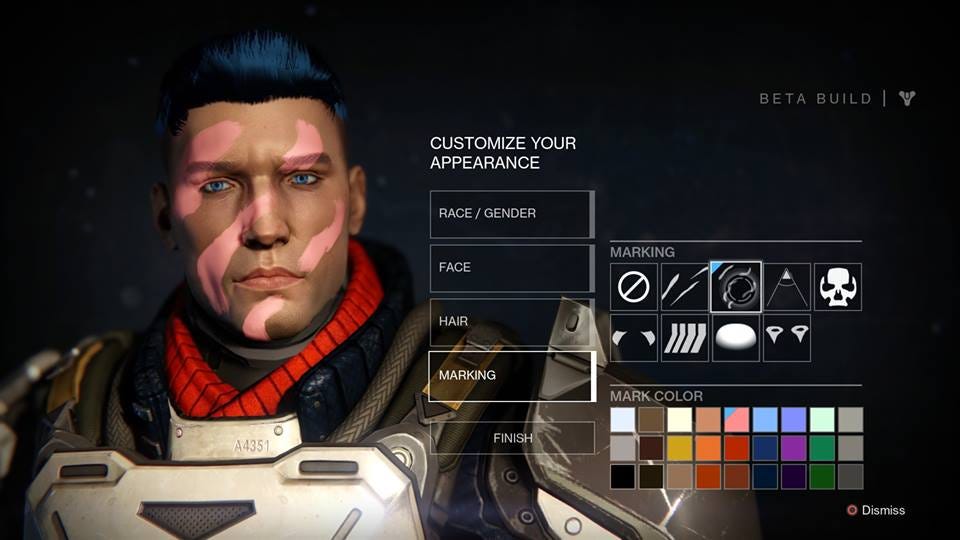
Task: Choose the Hair customization option
Action: (512, 322)
